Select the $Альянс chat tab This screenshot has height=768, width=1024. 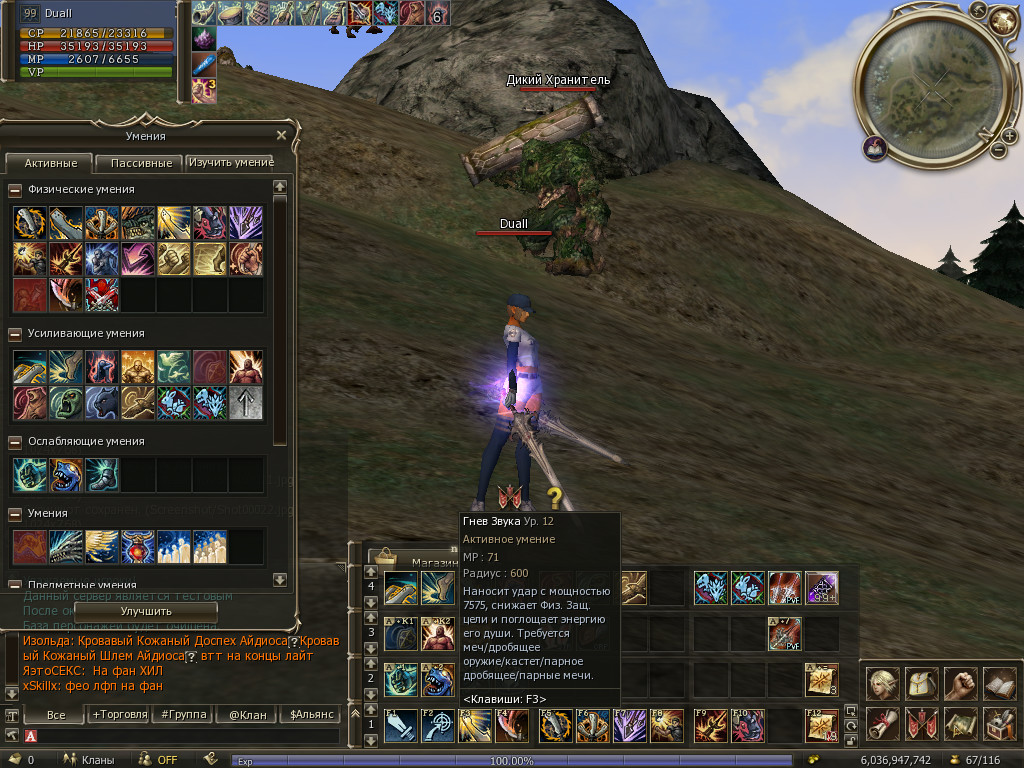tap(310, 714)
